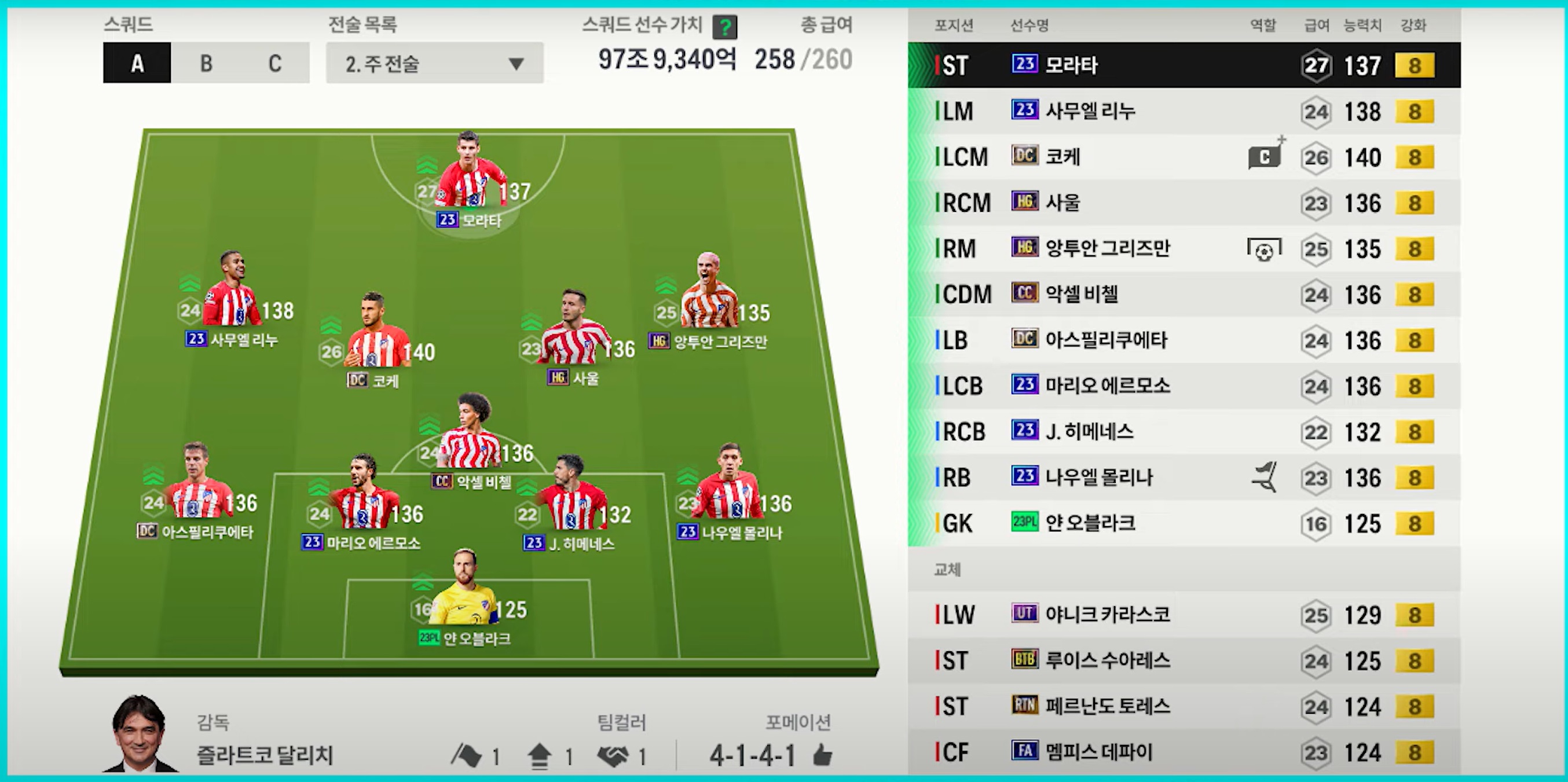
Task: Select Koke LCM row in player list
Action: pyautogui.click(x=1184, y=157)
